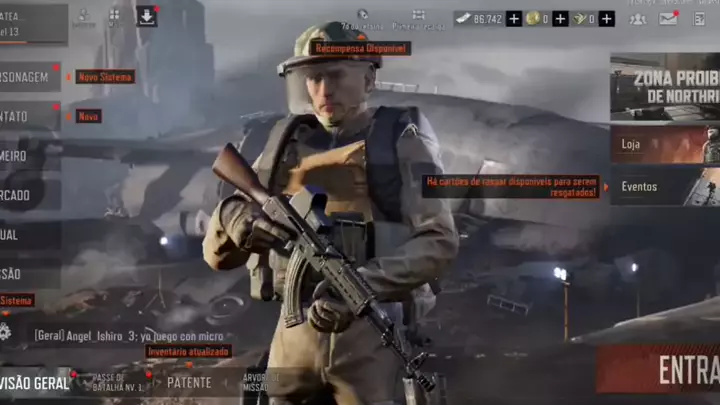Screen dimensions: 720x405
Task: Open the friends icon in the top bar
Action: pos(637,18)
